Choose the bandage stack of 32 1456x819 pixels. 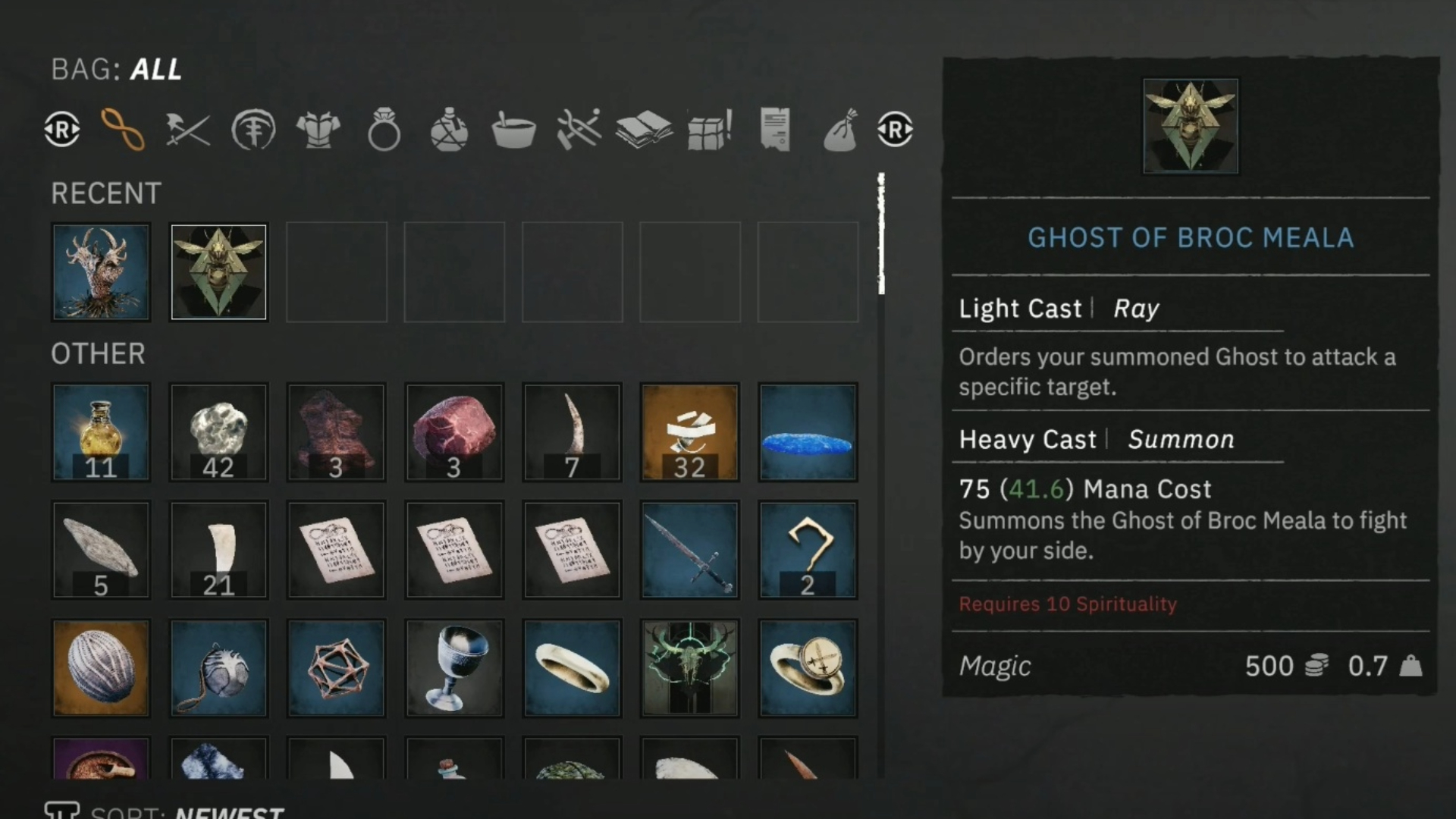click(689, 432)
